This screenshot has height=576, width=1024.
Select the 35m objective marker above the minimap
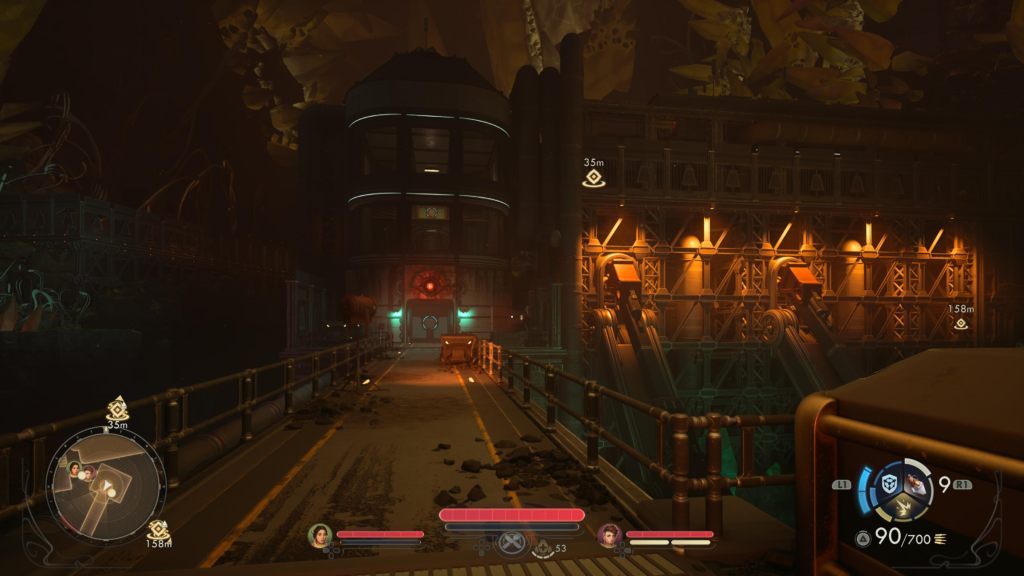pos(117,408)
